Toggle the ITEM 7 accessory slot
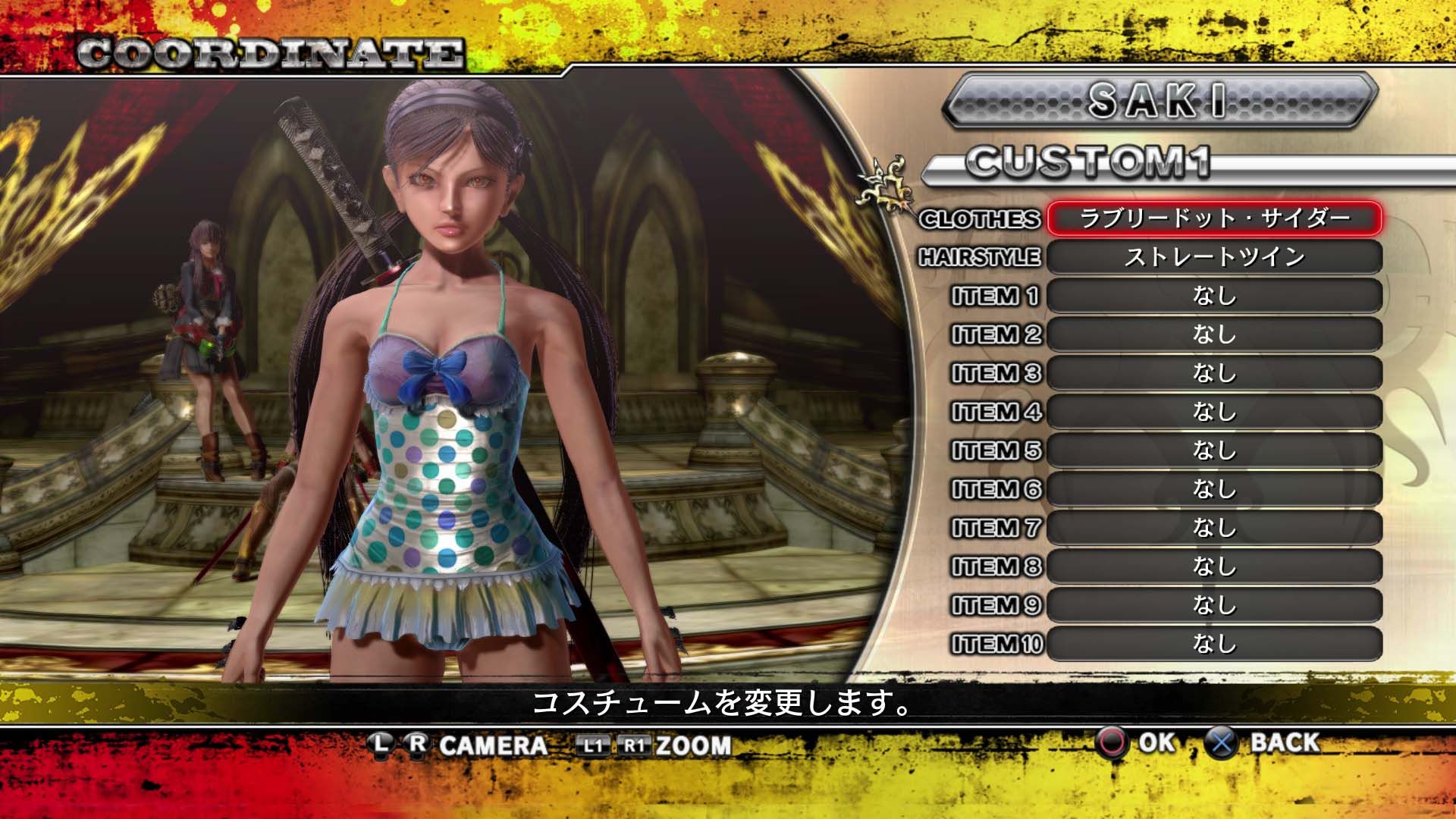Viewport: 1456px width, 819px height. pyautogui.click(x=1213, y=528)
